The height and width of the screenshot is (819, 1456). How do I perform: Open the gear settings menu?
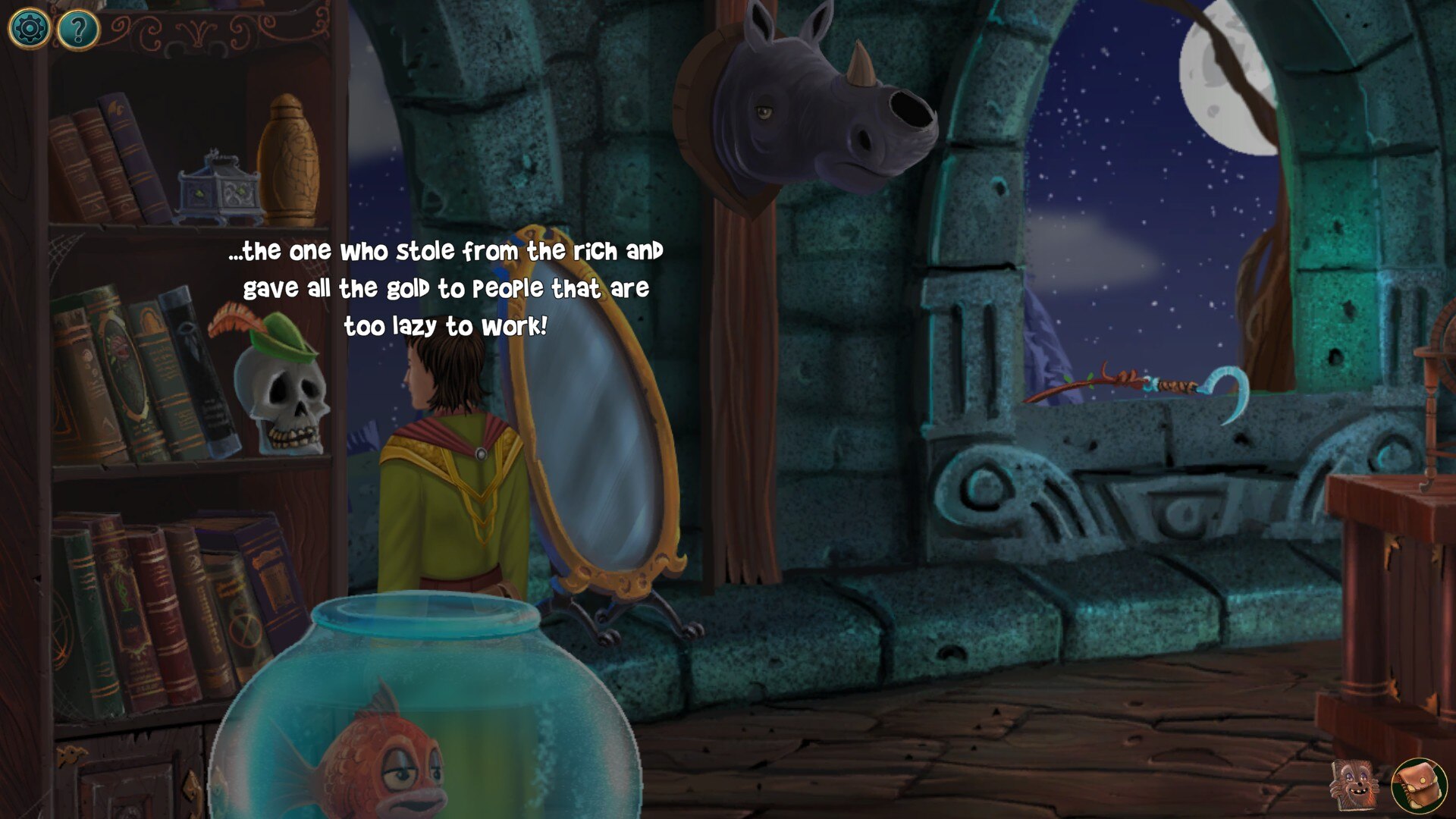click(x=29, y=29)
